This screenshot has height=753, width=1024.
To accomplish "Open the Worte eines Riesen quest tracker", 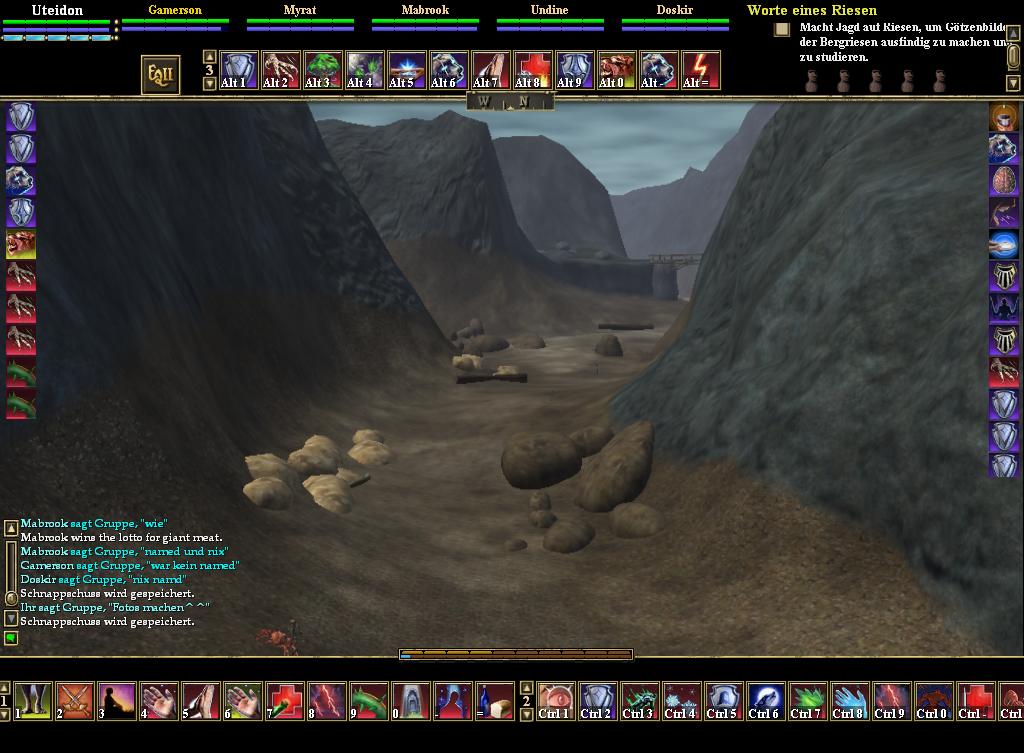I will point(811,10).
